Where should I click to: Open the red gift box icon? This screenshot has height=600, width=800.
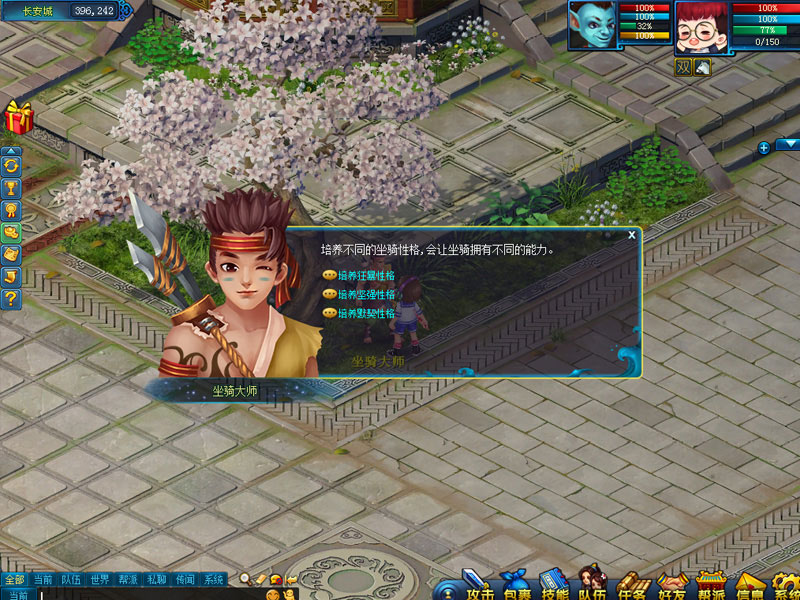pos(18,118)
